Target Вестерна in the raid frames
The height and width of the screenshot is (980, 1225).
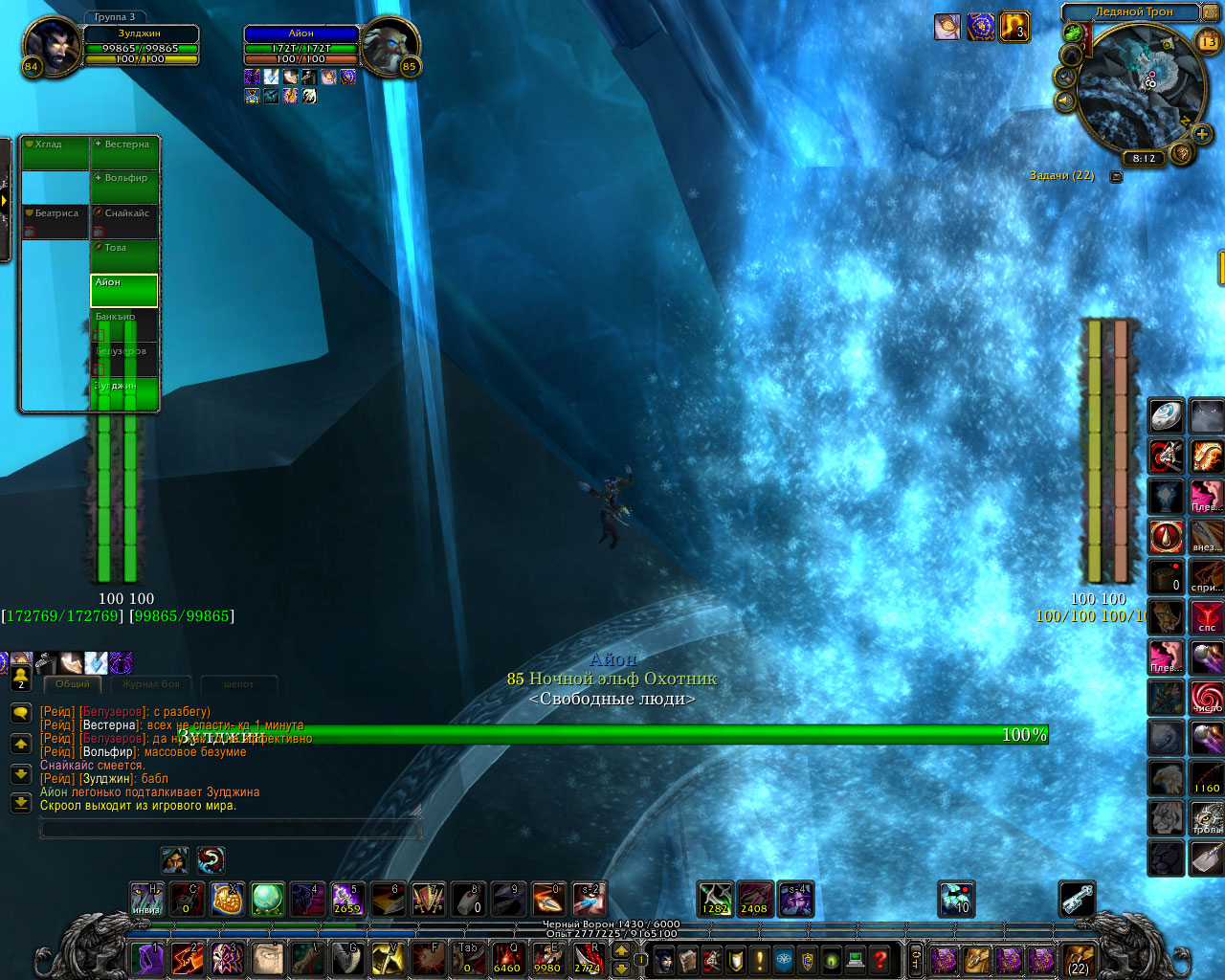pos(125,154)
